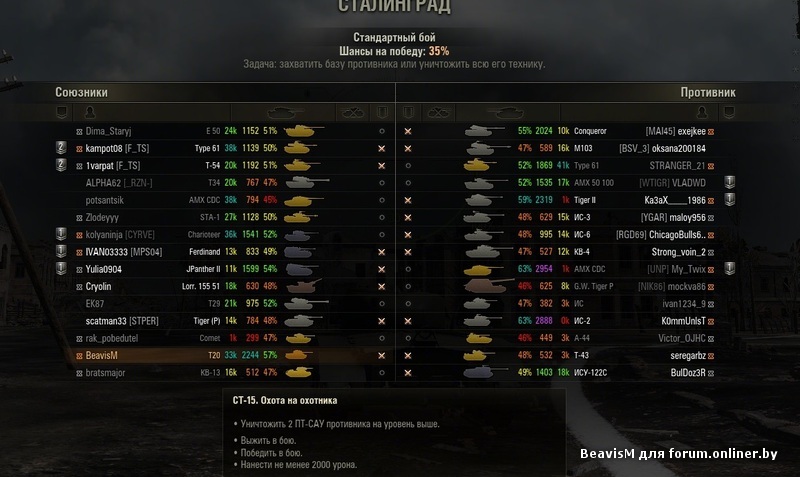Choose enemy BulDoz3R ISU-122S row
800x477 pixels.
click(680, 372)
